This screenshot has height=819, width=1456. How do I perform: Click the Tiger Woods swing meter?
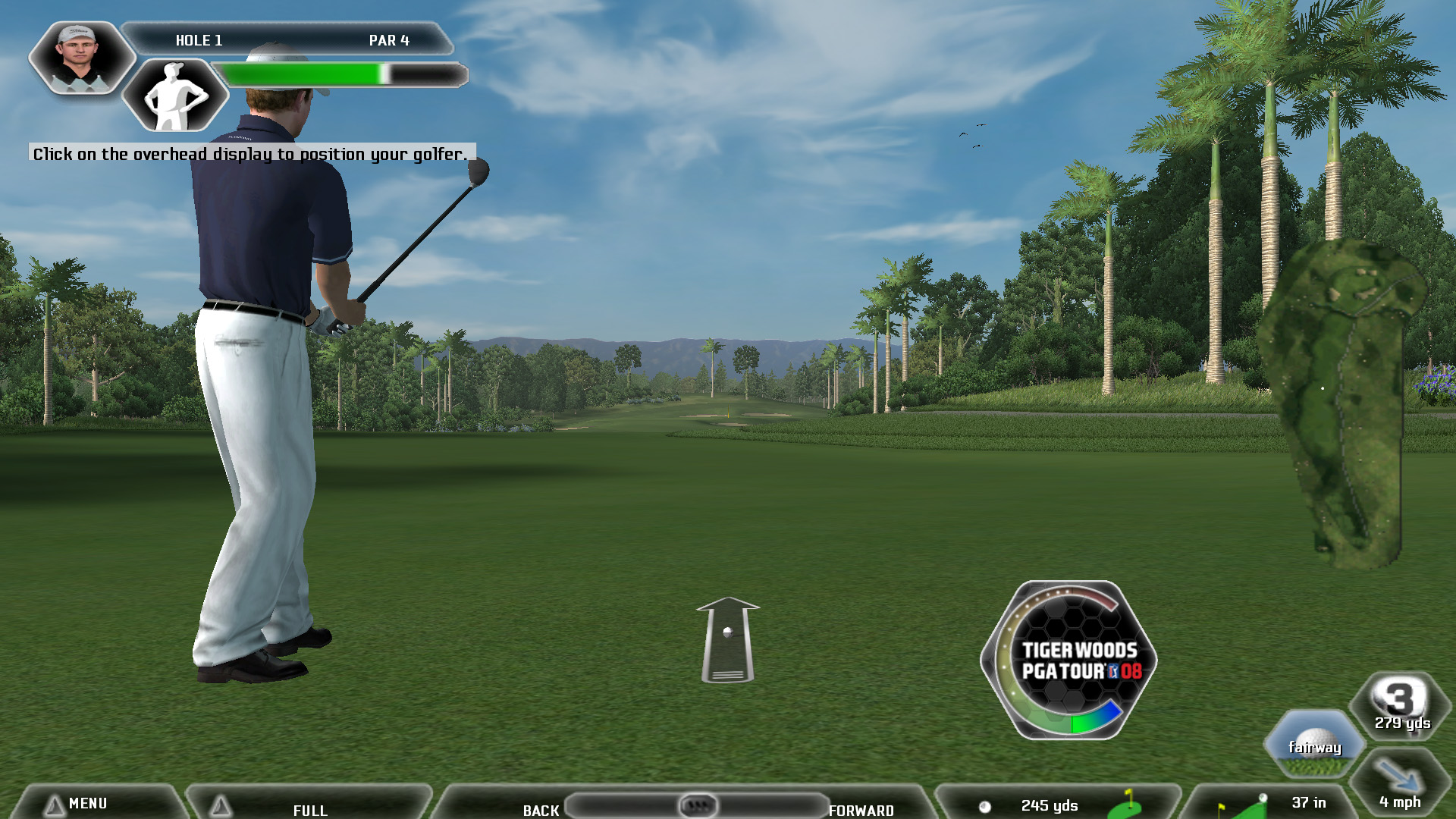pyautogui.click(x=1069, y=660)
